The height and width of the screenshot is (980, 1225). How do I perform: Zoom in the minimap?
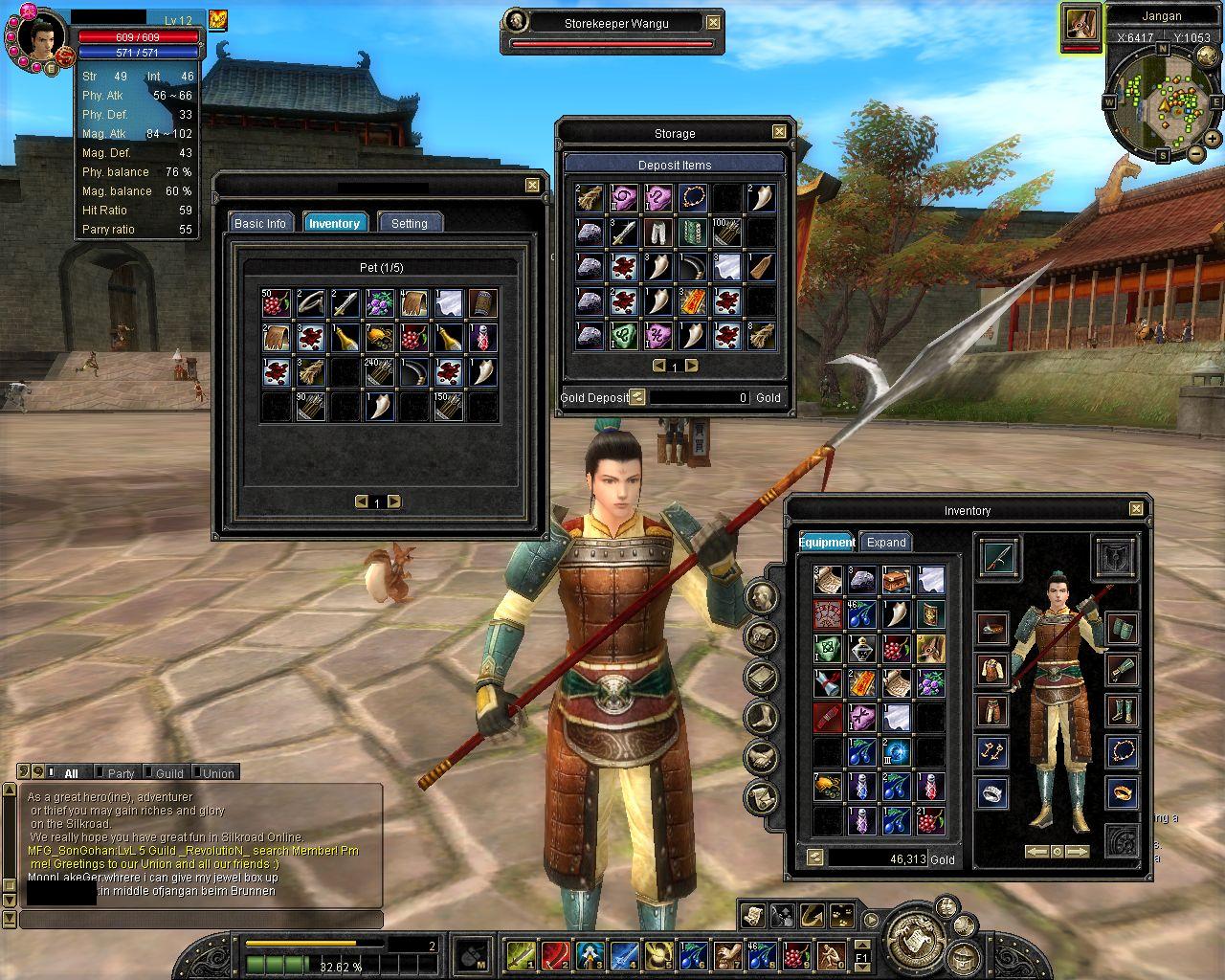(1213, 139)
